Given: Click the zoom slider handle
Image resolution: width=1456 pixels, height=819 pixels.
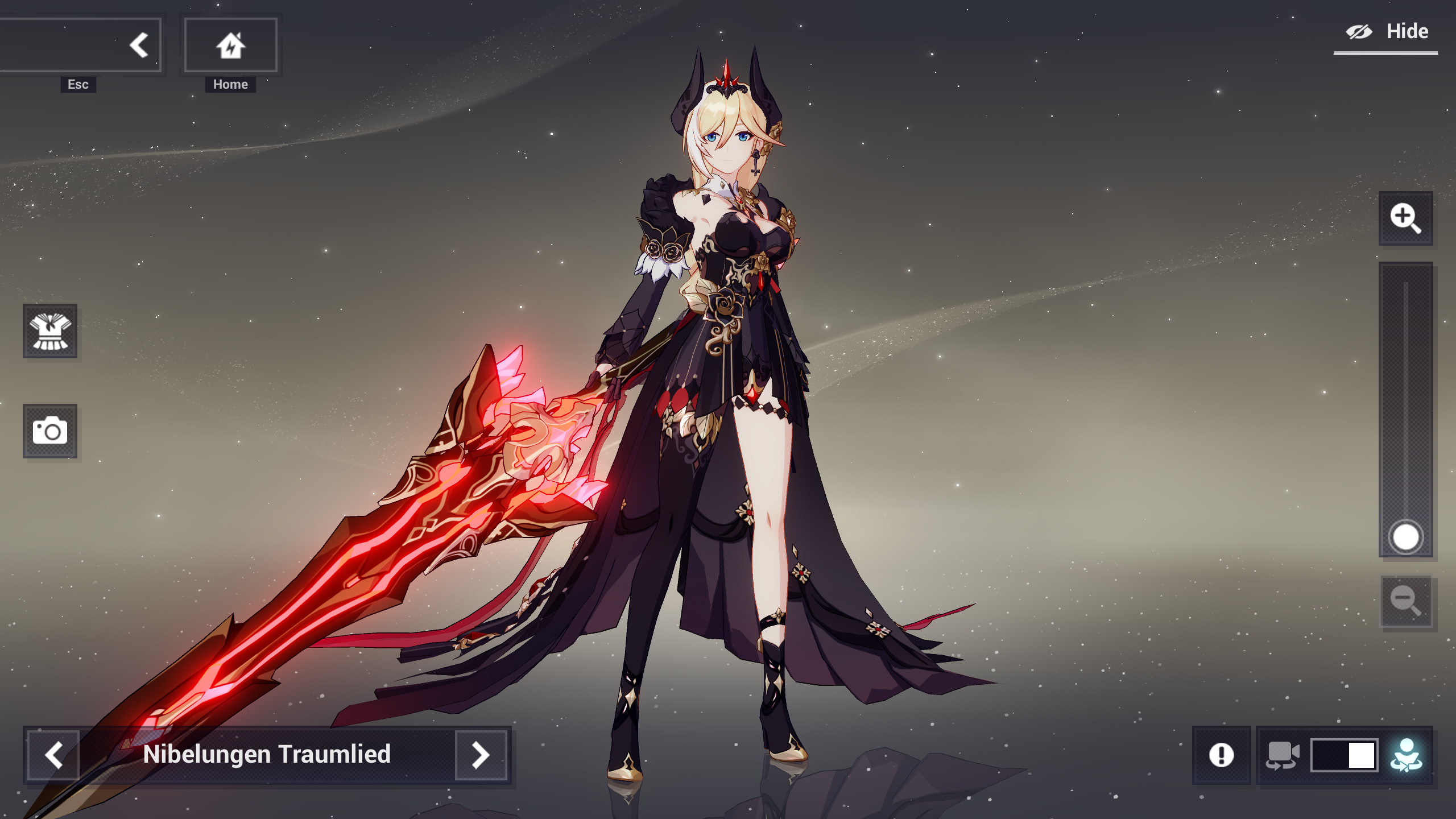Looking at the screenshot, I should click(1405, 536).
